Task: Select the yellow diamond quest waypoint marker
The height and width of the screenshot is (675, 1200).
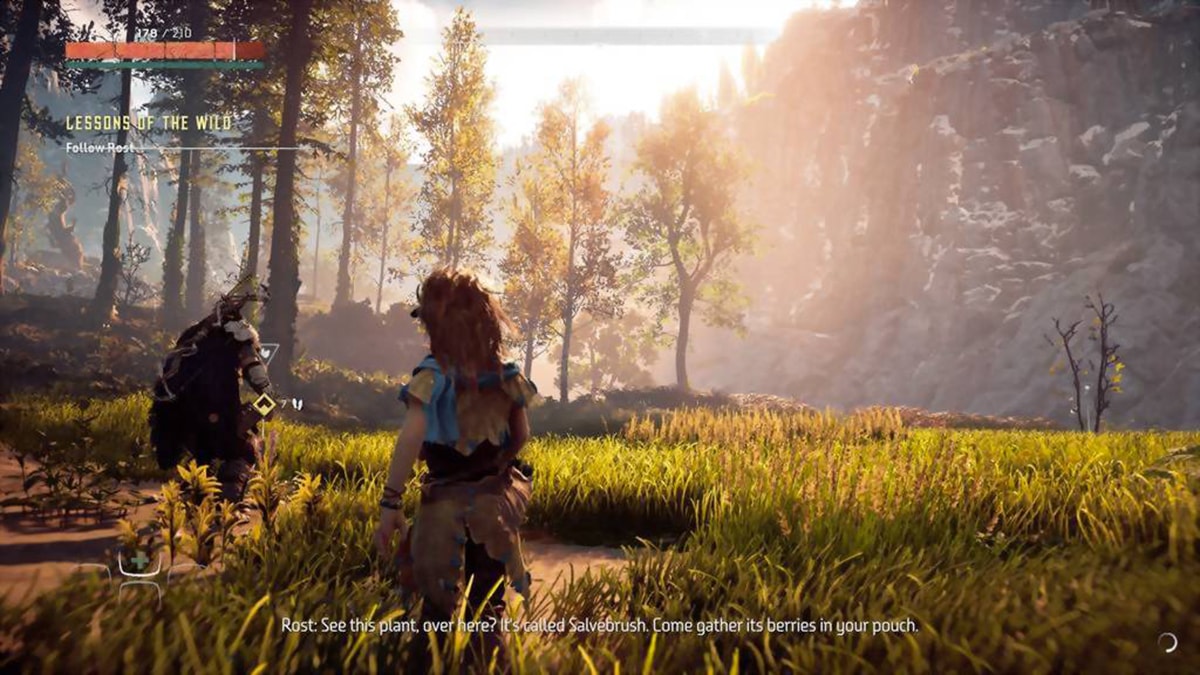Action: pos(264,404)
